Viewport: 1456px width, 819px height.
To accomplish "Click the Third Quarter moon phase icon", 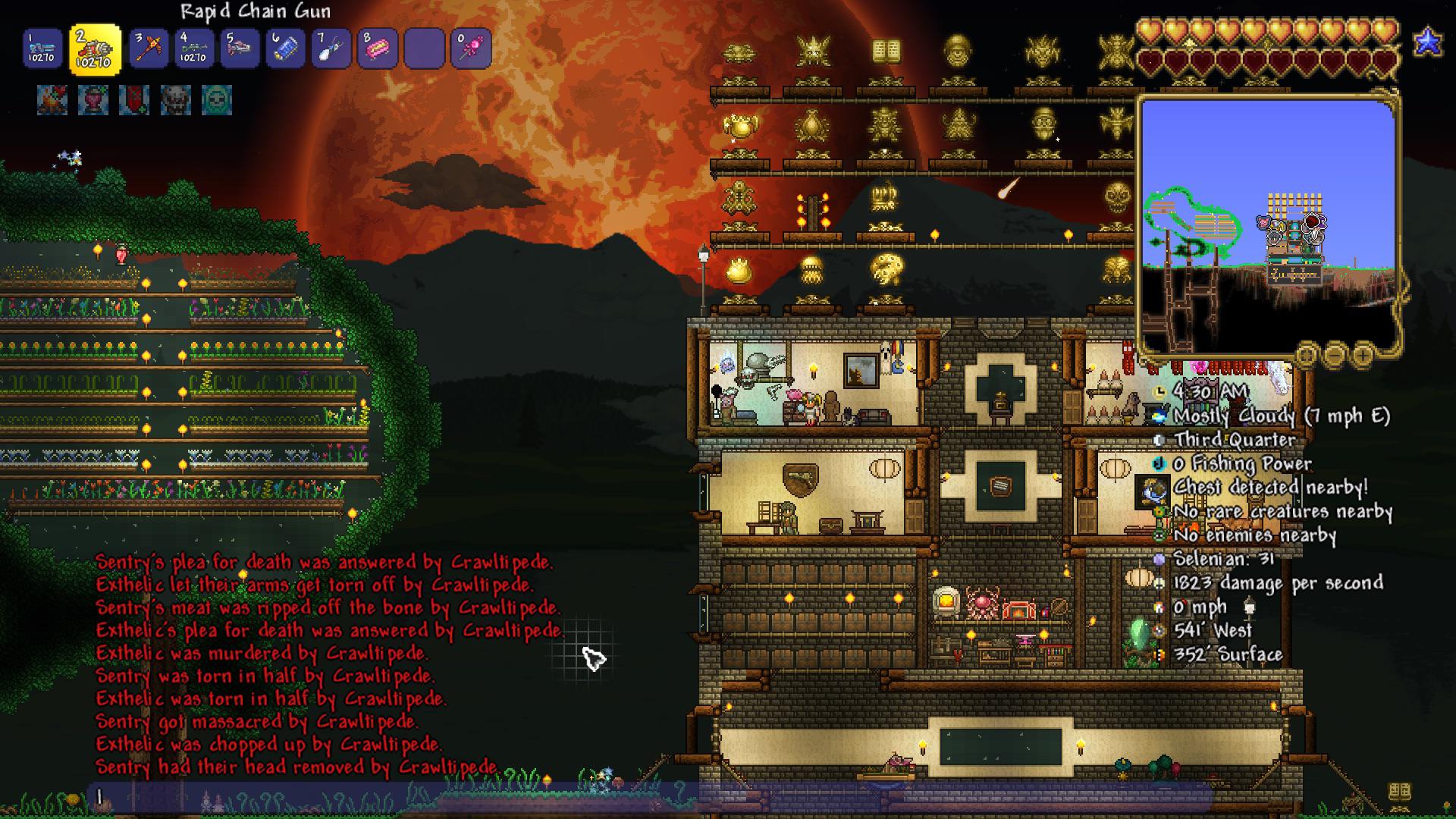I will 1160,439.
